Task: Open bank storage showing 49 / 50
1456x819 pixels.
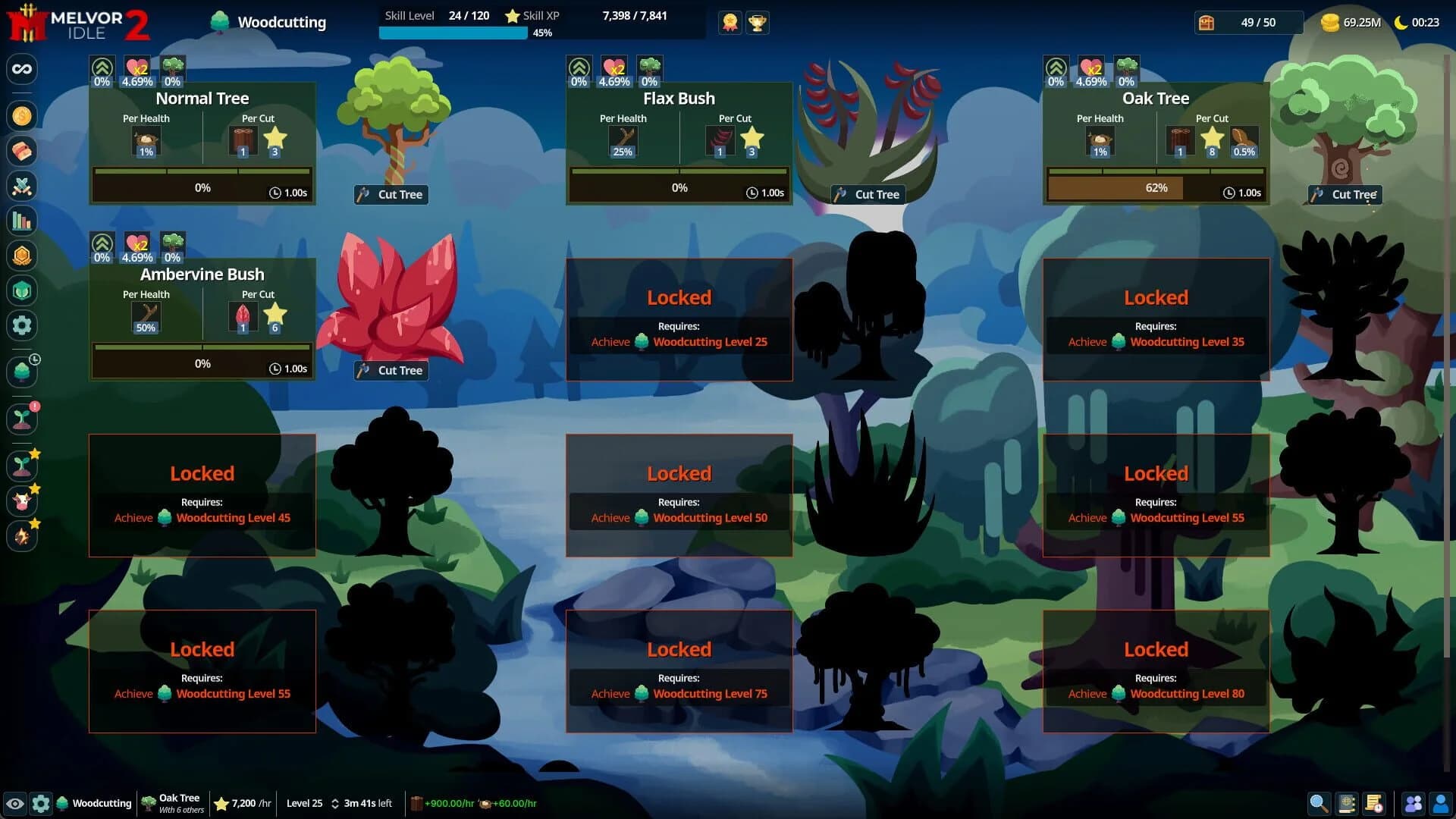Action: click(x=1247, y=22)
